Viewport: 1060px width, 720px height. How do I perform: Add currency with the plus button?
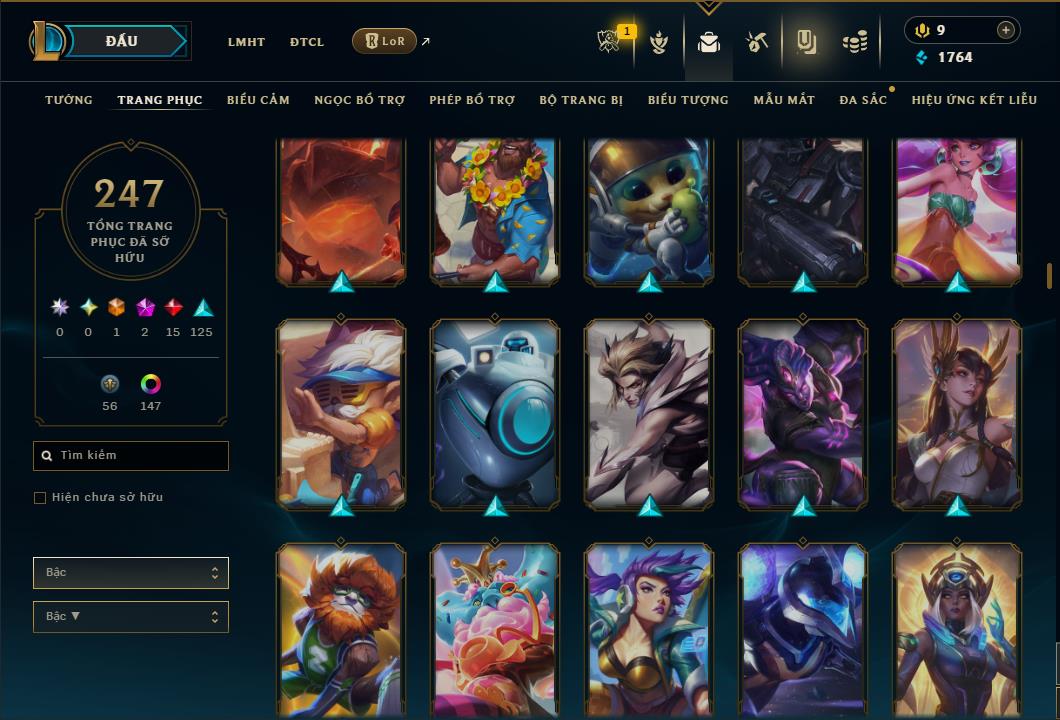1005,30
